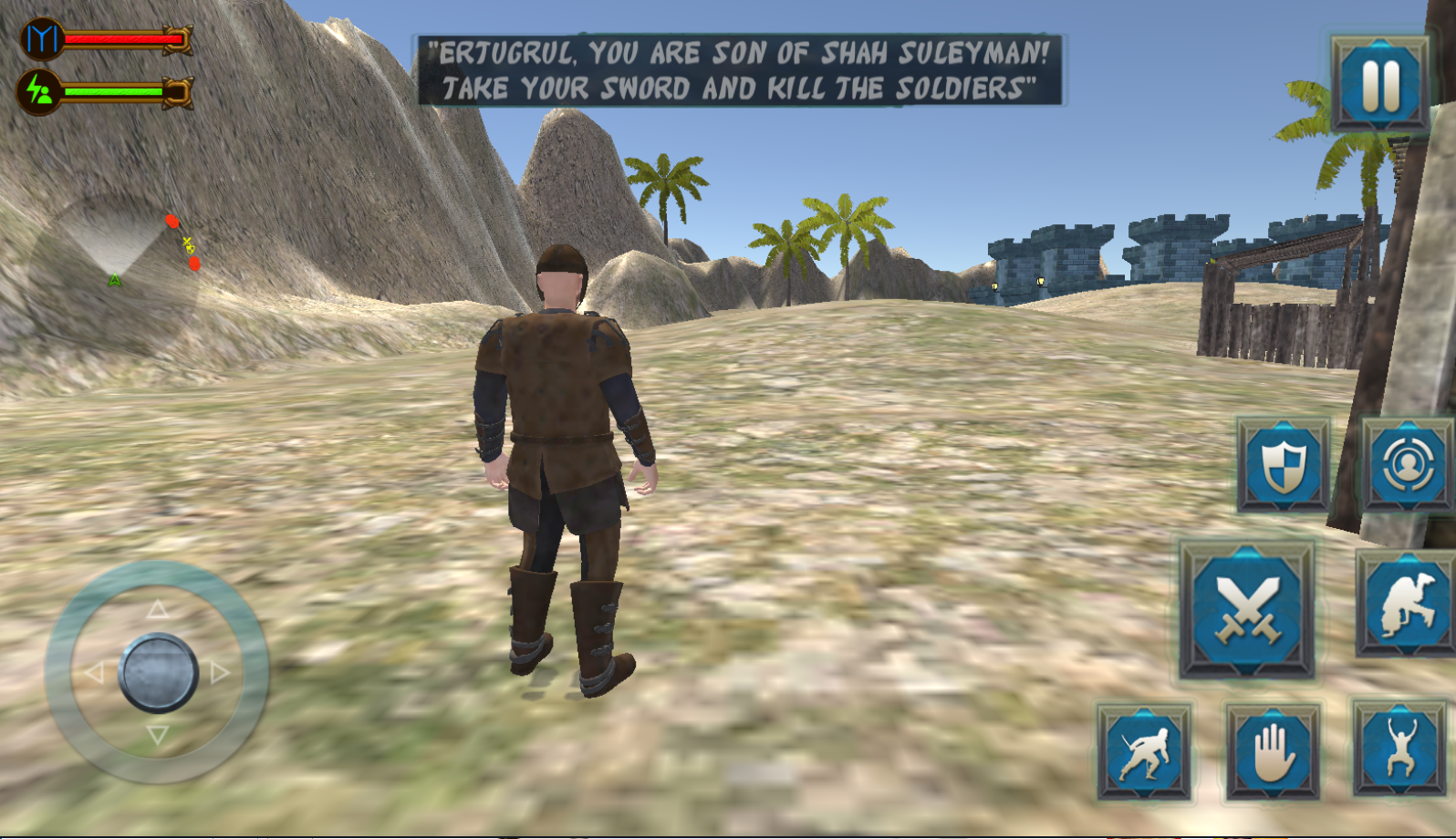Pause the game
This screenshot has width=1456, height=839.
point(1379,84)
